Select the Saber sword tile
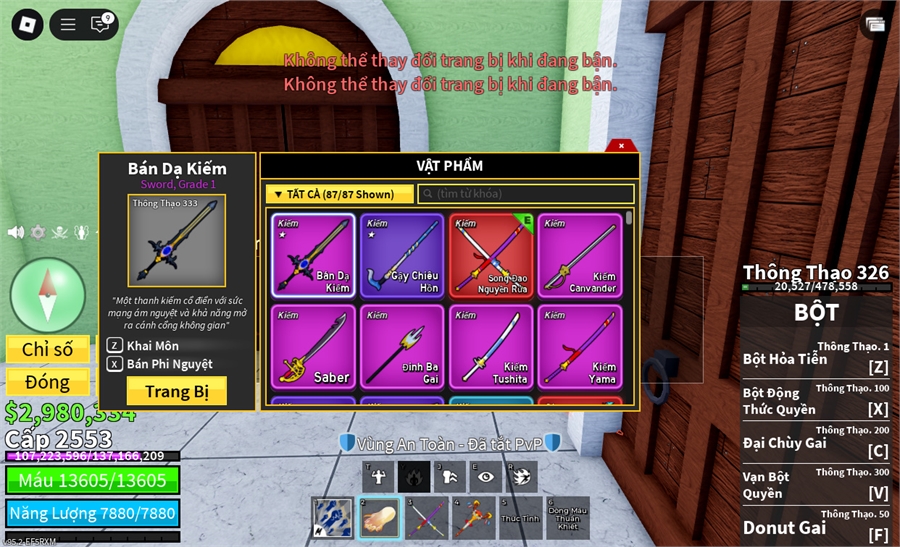The image size is (900, 547). pos(313,346)
